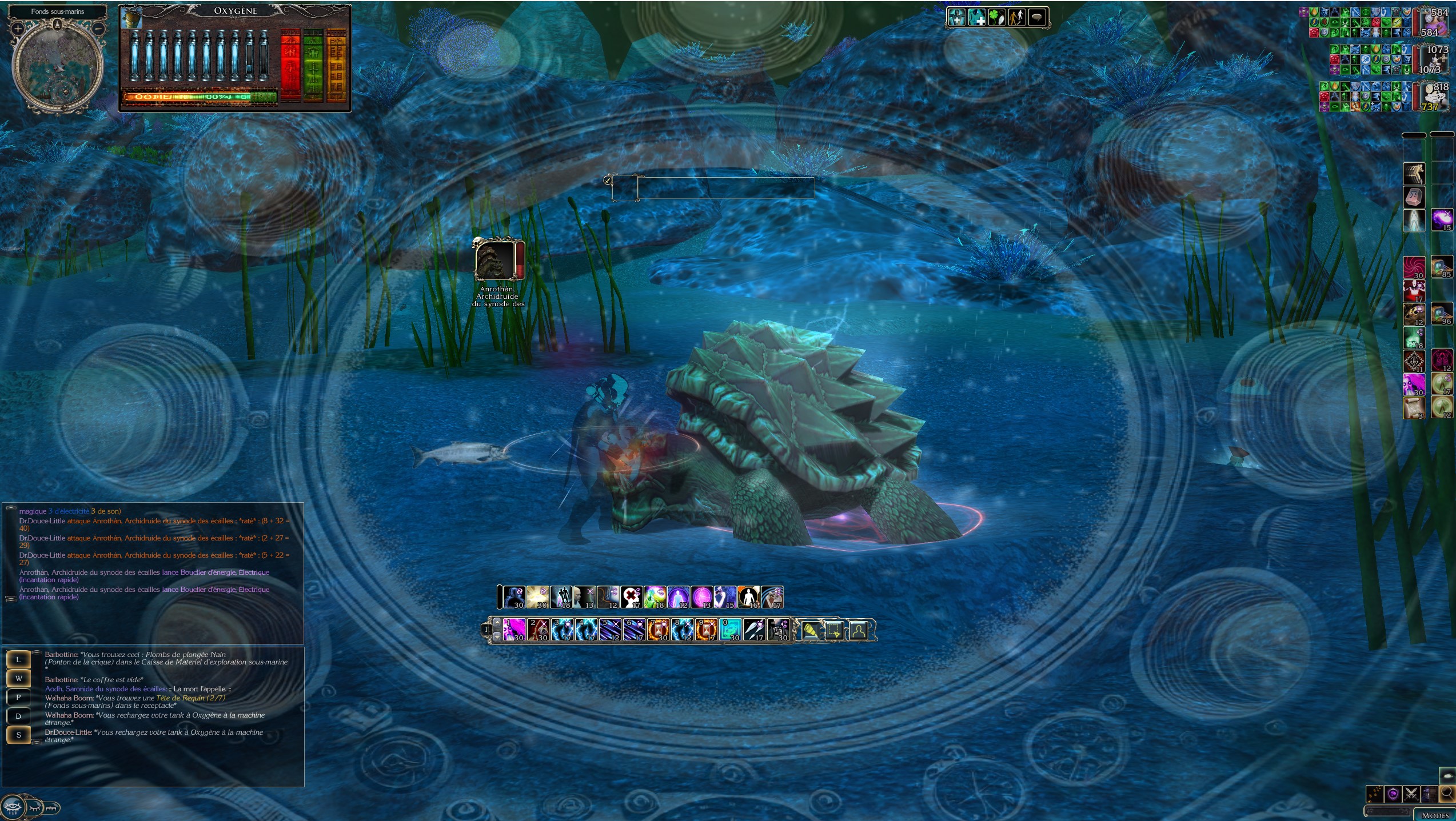This screenshot has width=1456, height=821.
Task: Click the yellow spyglass button
Action: tap(809, 630)
